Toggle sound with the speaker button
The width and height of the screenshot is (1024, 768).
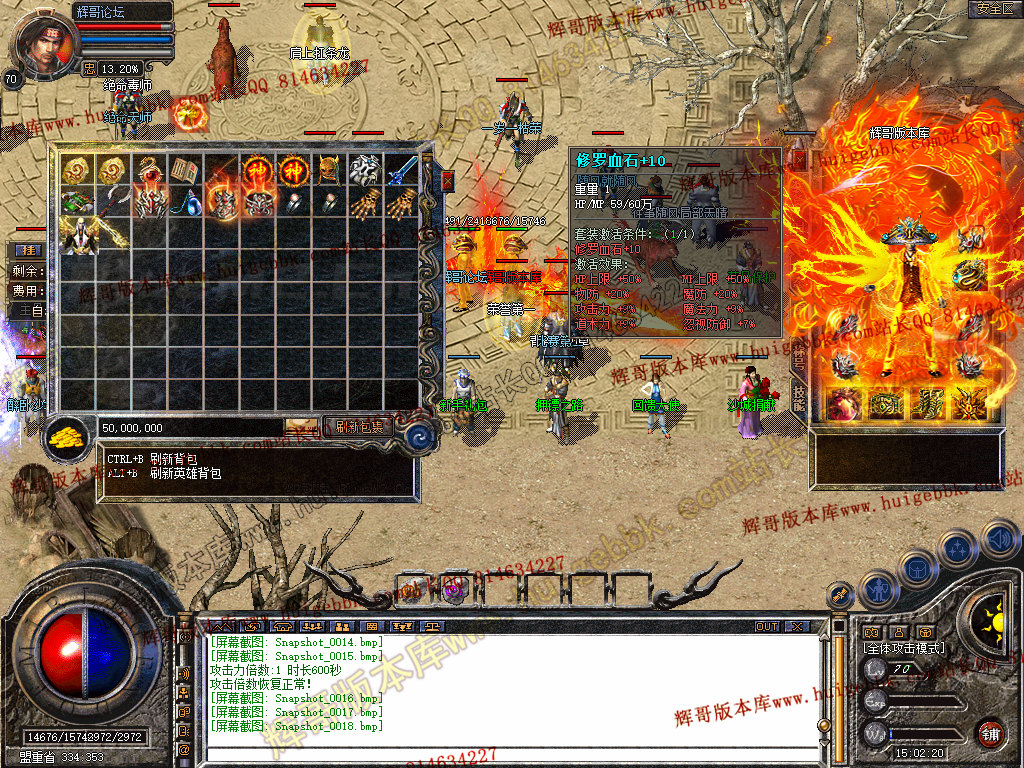click(x=1000, y=540)
